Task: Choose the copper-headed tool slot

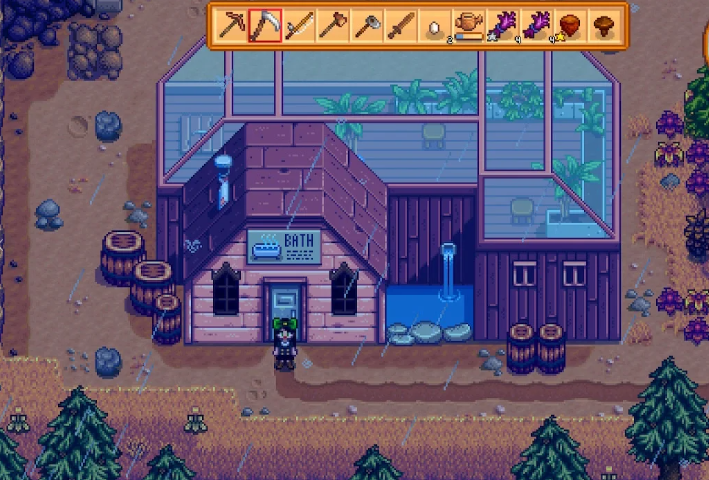Action: click(x=333, y=25)
